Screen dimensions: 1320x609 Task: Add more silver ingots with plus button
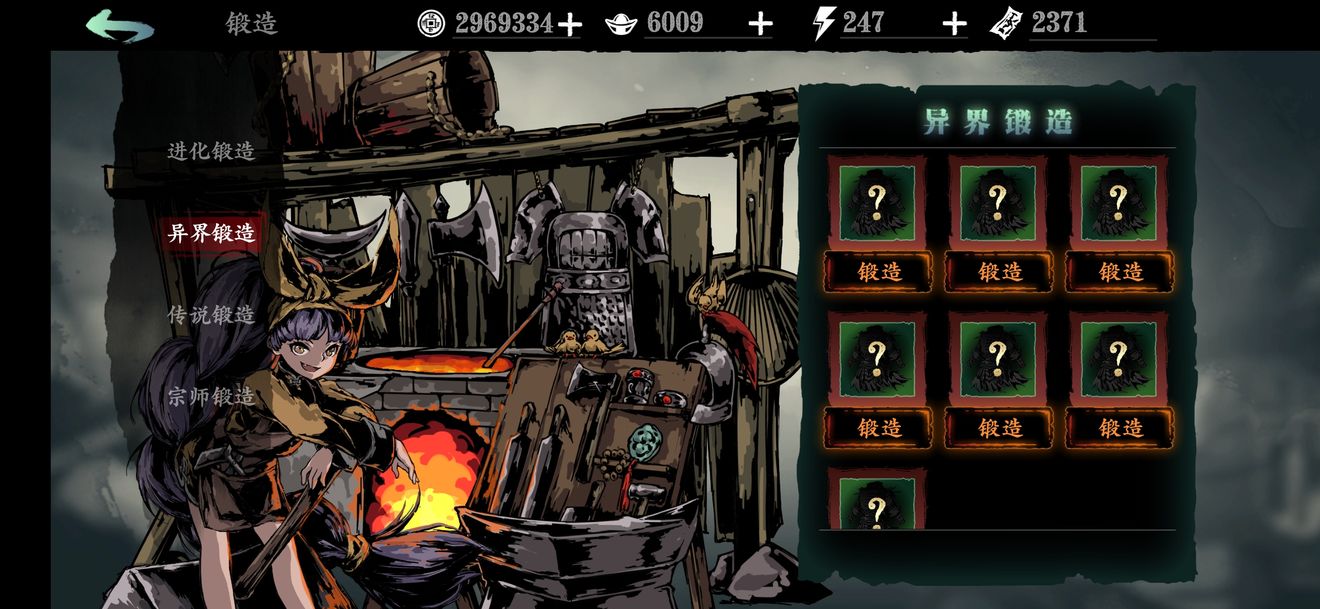coord(761,24)
